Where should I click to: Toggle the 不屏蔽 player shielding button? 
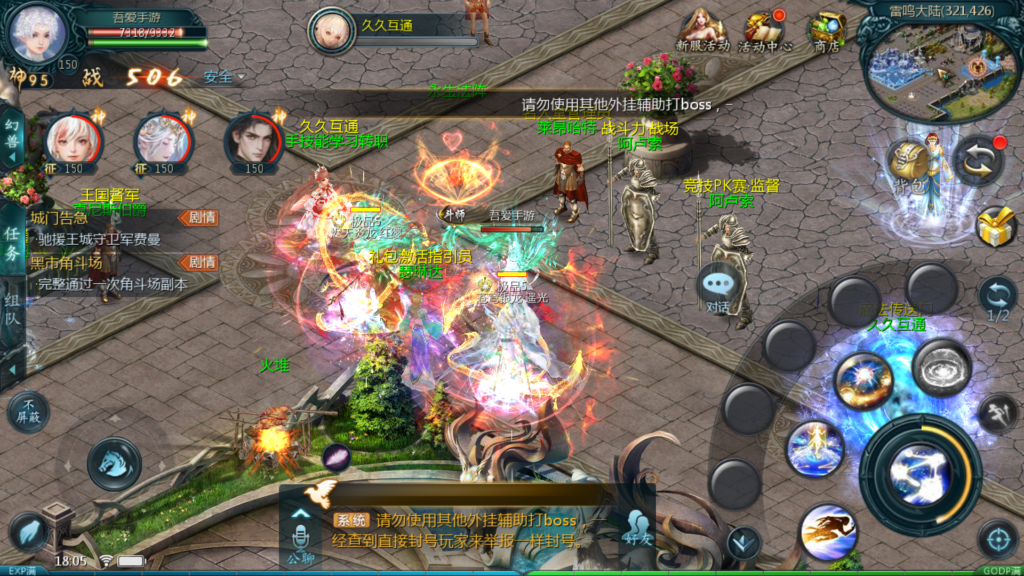click(x=28, y=408)
